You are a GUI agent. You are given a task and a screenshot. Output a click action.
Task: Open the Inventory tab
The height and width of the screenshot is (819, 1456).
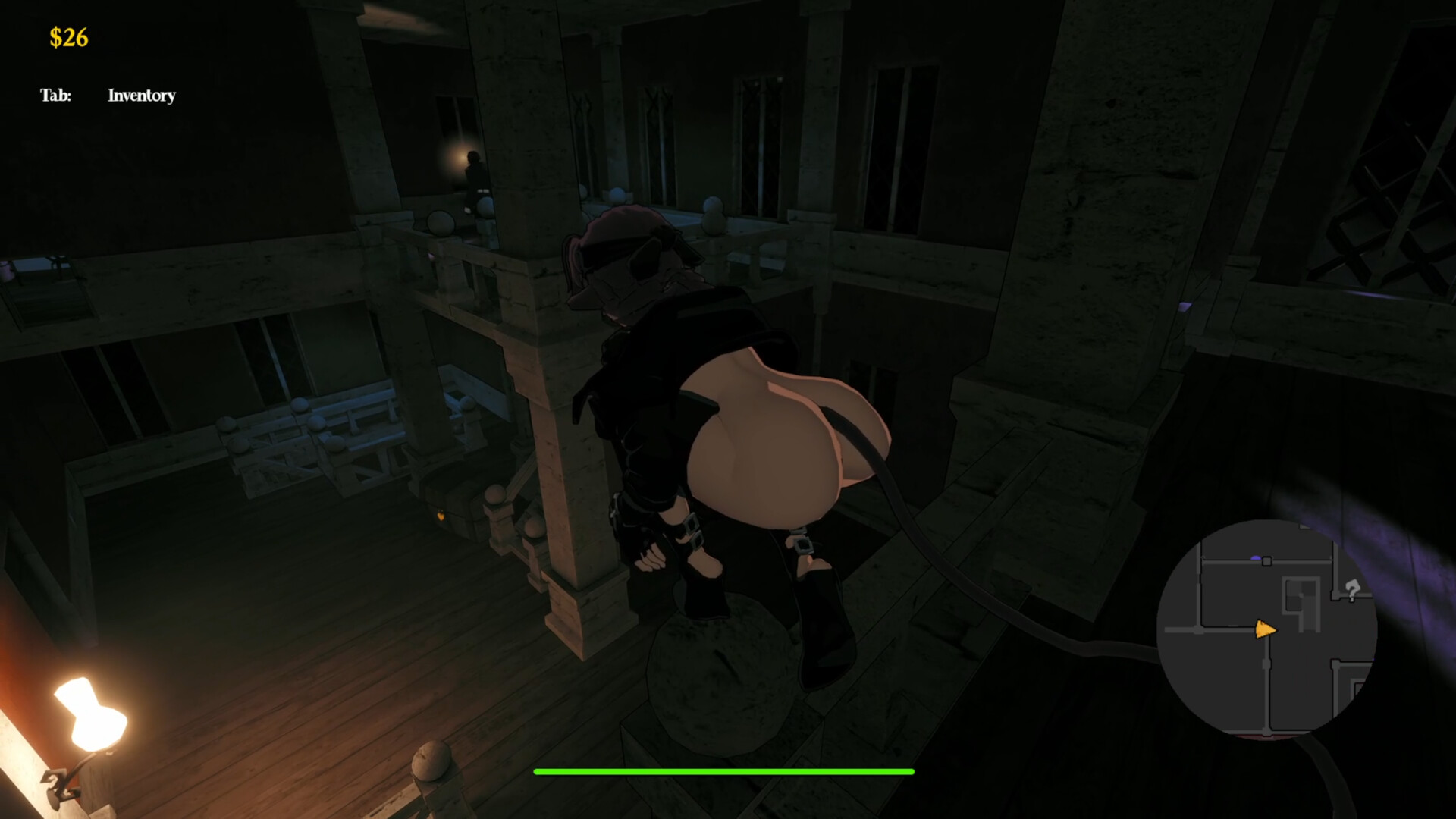click(x=141, y=96)
